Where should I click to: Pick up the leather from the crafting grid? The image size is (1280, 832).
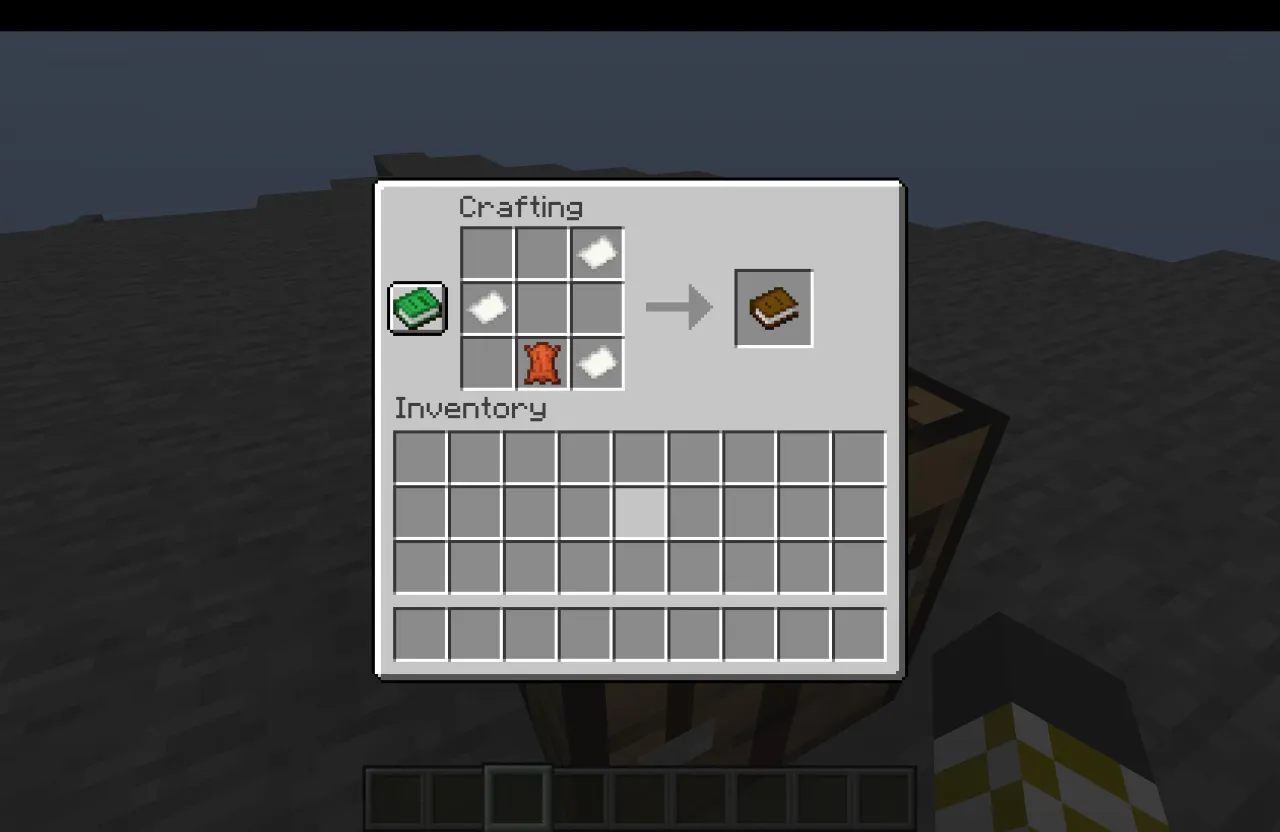(541, 363)
